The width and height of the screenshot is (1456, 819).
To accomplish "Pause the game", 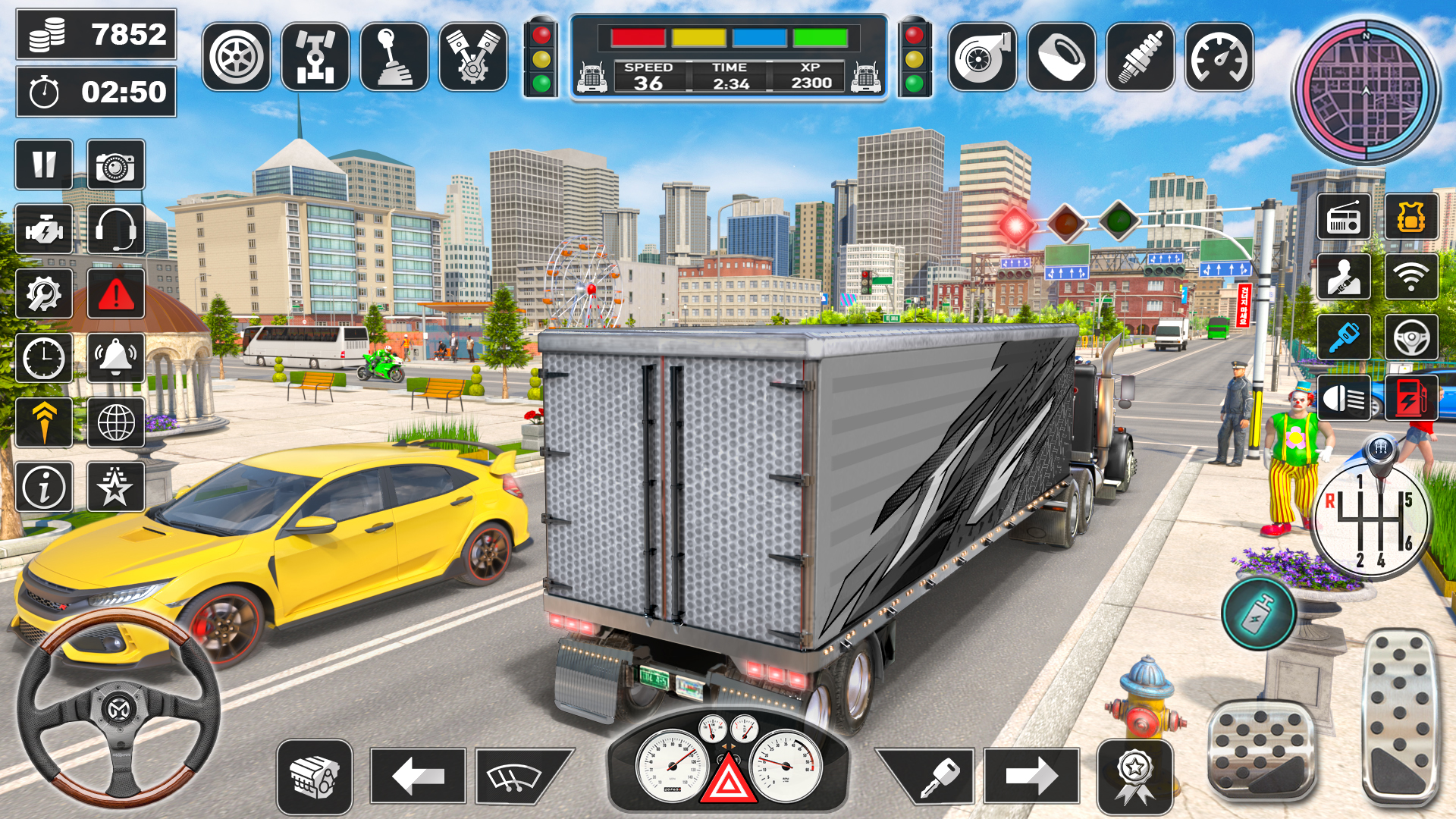I will (x=43, y=165).
